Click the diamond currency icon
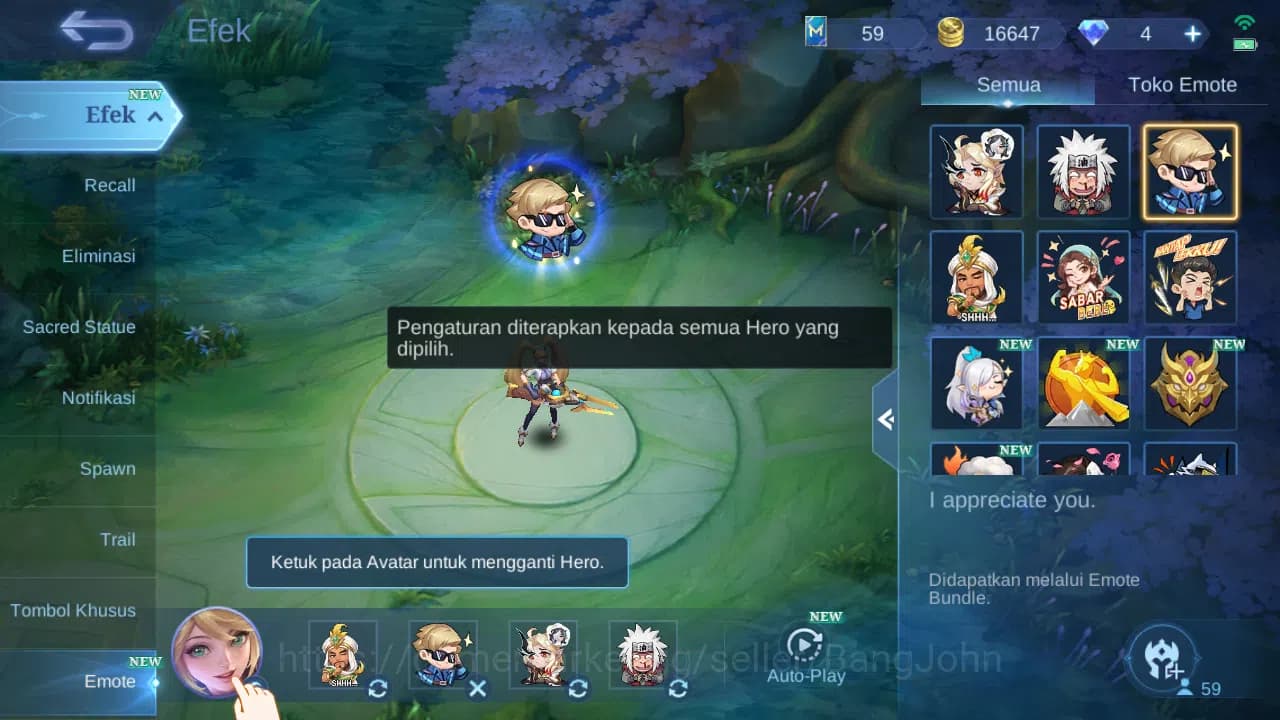Viewport: 1280px width, 720px height. tap(1094, 33)
